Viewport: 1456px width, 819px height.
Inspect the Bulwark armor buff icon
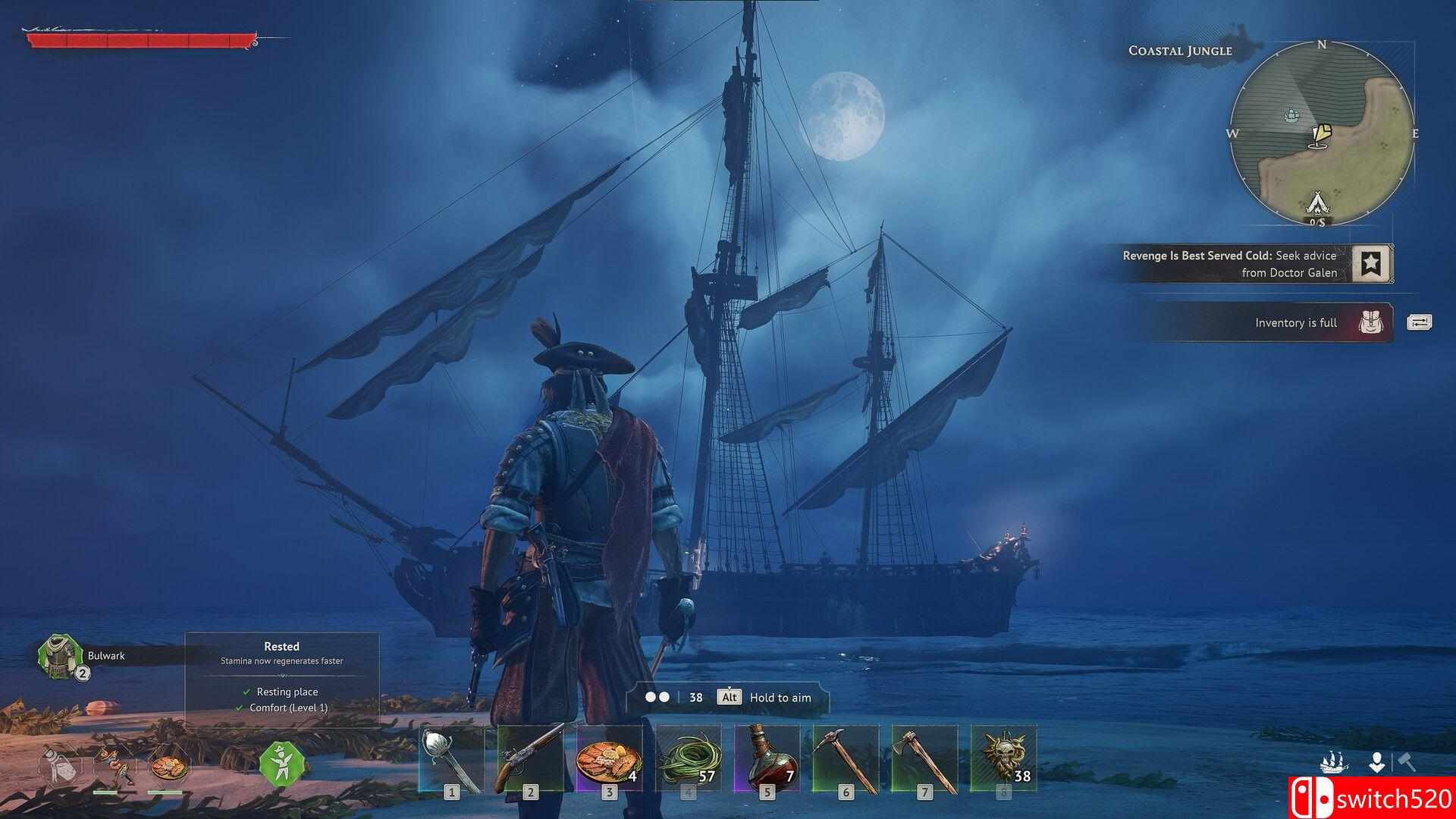click(59, 657)
